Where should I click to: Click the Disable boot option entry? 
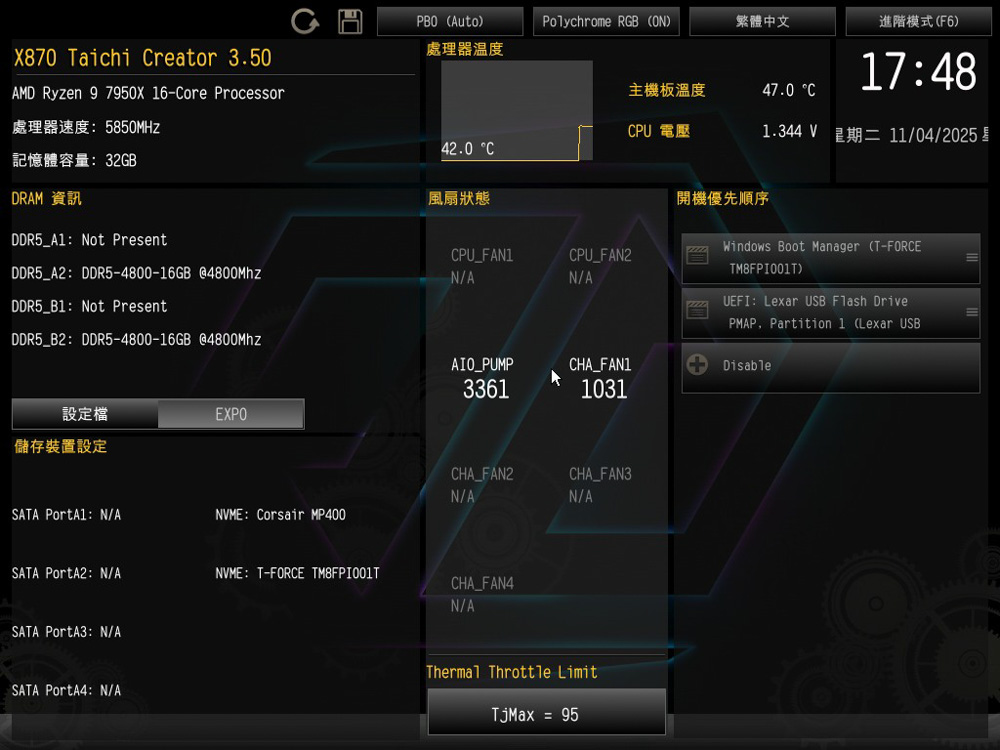click(830, 367)
